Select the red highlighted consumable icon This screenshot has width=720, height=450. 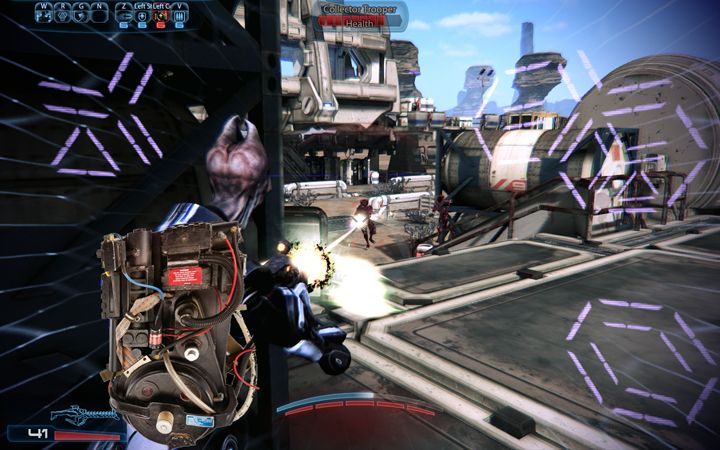coord(161,16)
